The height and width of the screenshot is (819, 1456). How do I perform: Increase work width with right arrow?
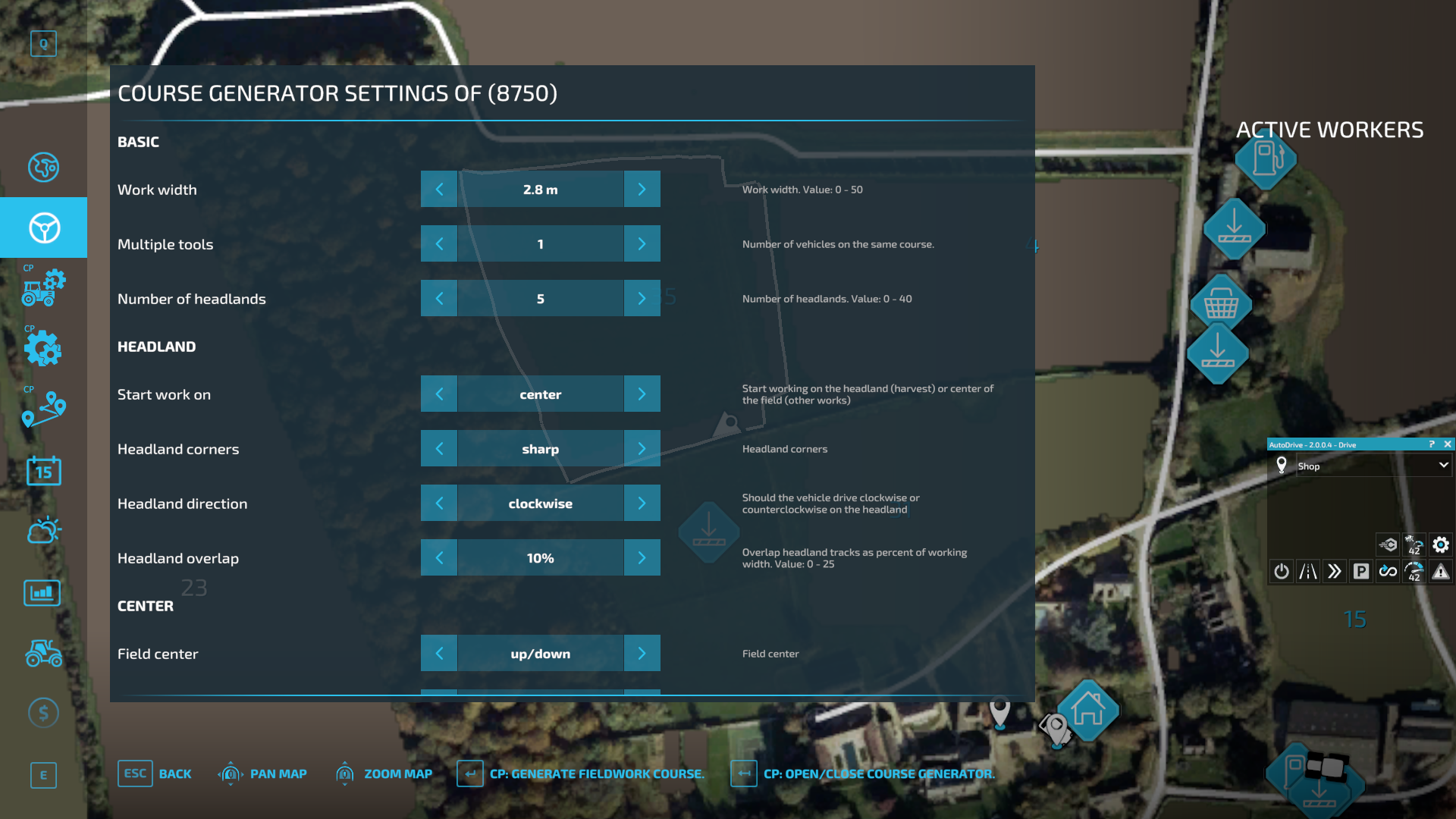pyautogui.click(x=642, y=189)
